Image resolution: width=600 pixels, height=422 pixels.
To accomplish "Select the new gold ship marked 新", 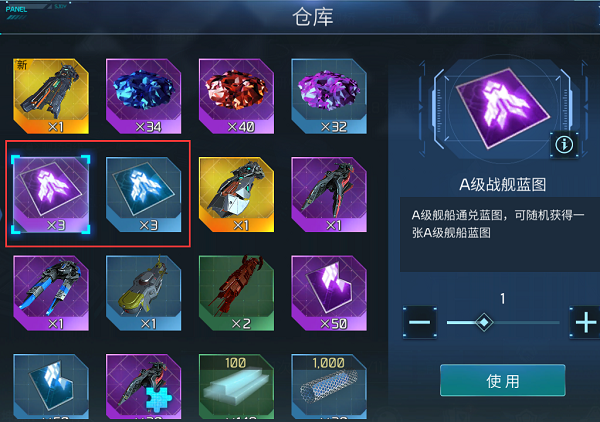I will pos(50,95).
